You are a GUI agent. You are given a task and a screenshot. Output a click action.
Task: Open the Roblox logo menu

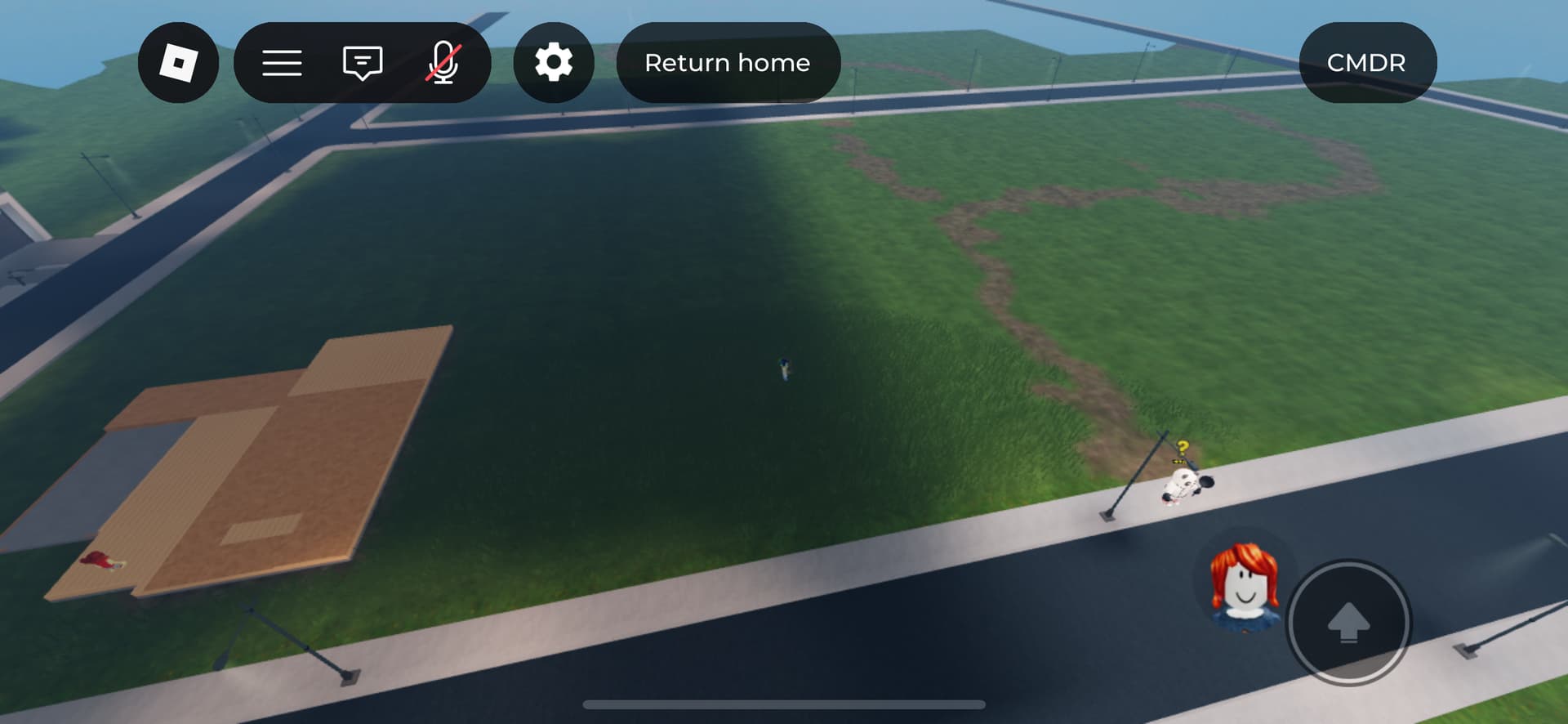178,63
